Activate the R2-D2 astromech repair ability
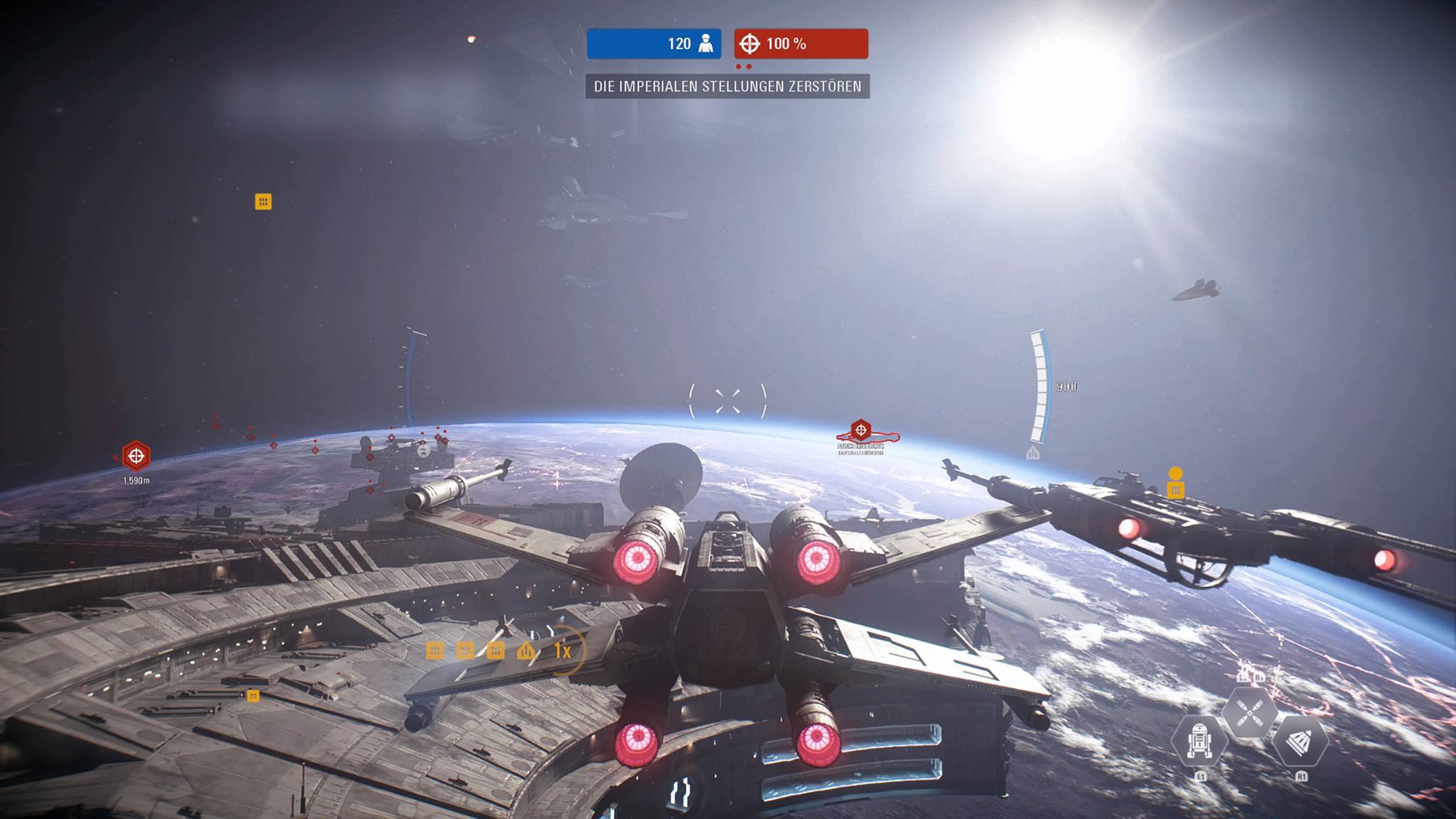Viewport: 1456px width, 819px height. [1199, 740]
